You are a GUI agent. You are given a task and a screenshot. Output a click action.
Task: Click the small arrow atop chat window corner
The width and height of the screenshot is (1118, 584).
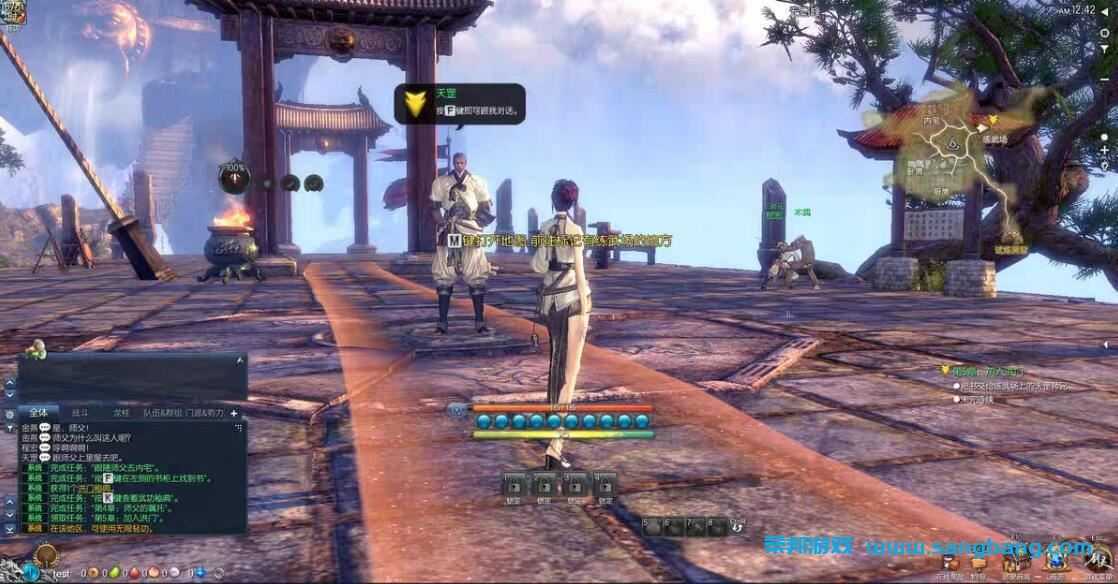point(239,358)
